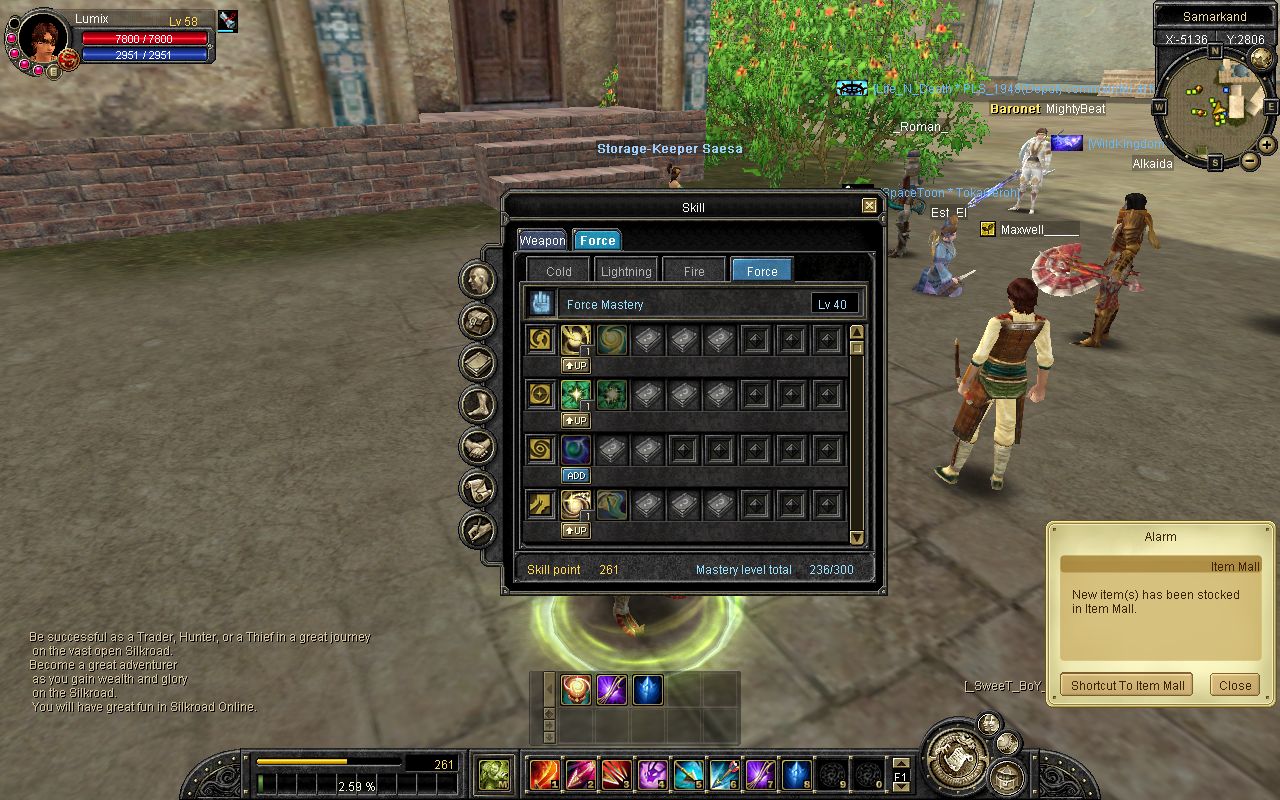
Task: Zoom in the minimap with the plus button
Action: 1266,144
